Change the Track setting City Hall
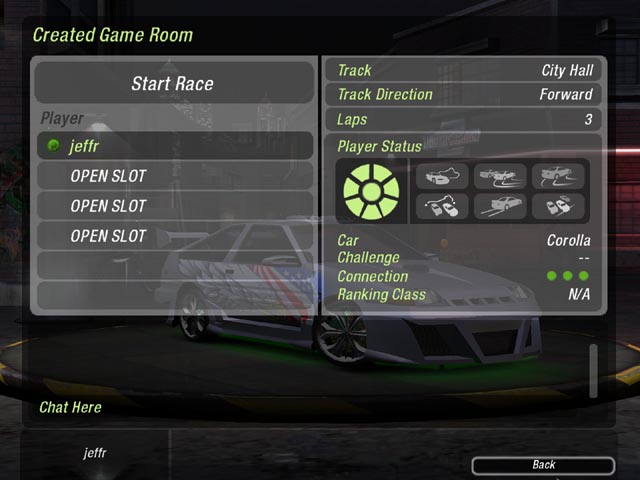 (465, 71)
